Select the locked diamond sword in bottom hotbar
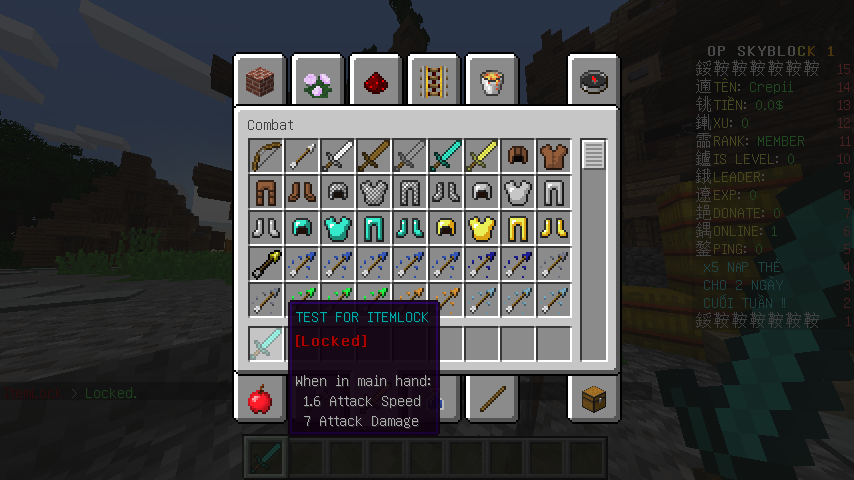This screenshot has height=480, width=854. pyautogui.click(x=266, y=458)
